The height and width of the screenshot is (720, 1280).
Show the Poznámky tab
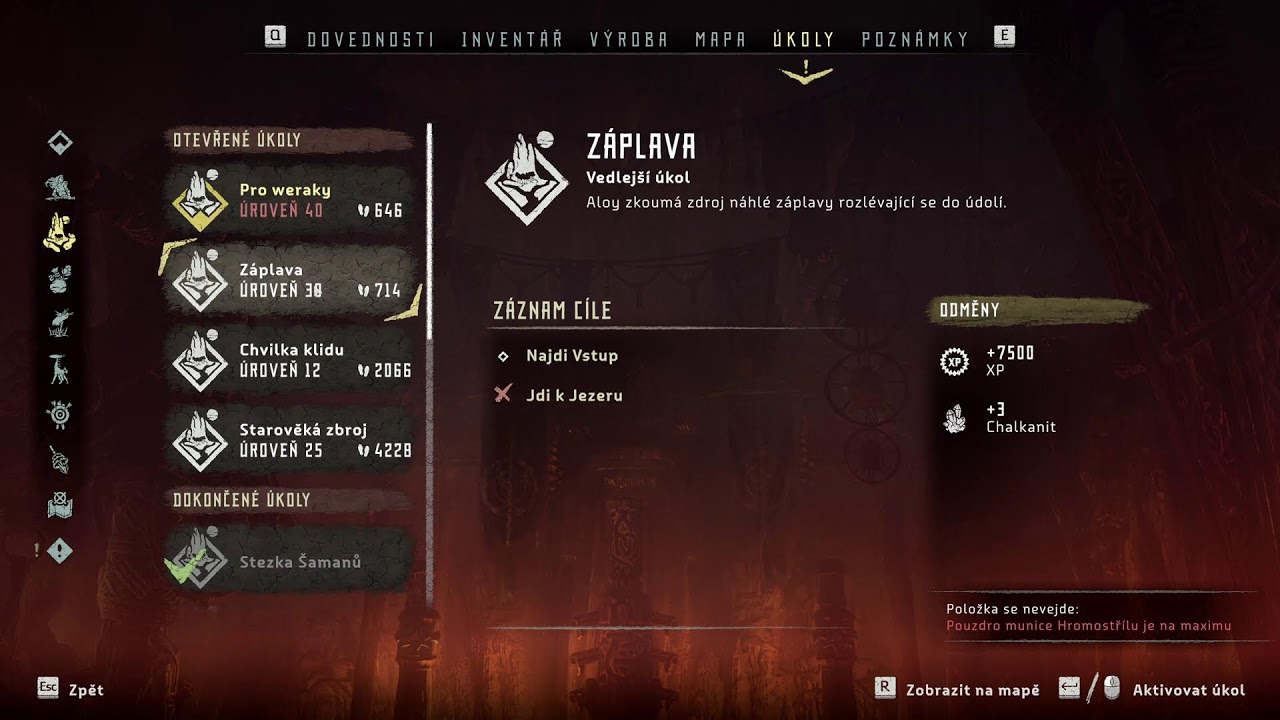(x=915, y=40)
